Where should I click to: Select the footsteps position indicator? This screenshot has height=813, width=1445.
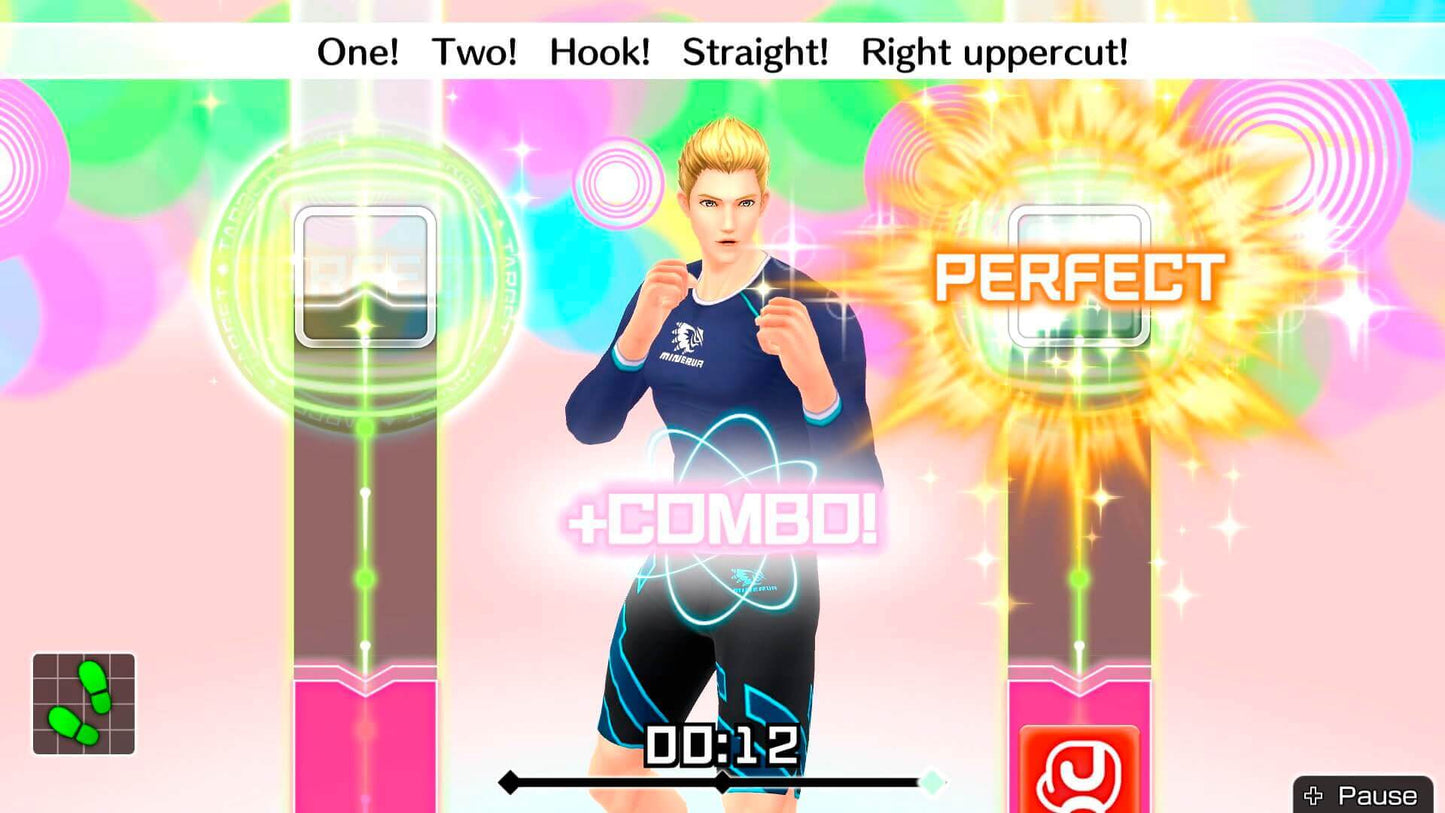click(85, 703)
